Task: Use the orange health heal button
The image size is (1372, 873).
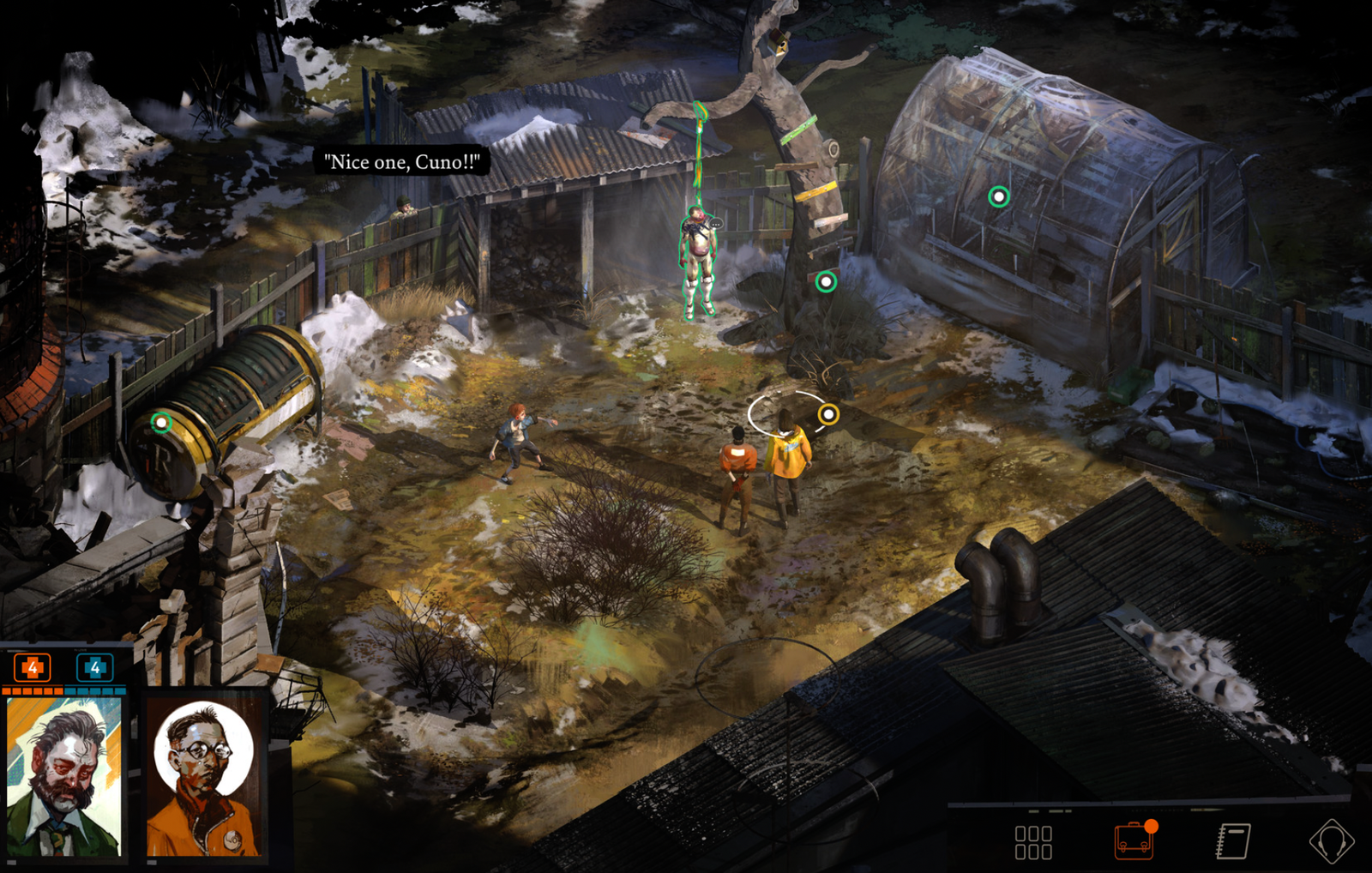Action: 33,667
